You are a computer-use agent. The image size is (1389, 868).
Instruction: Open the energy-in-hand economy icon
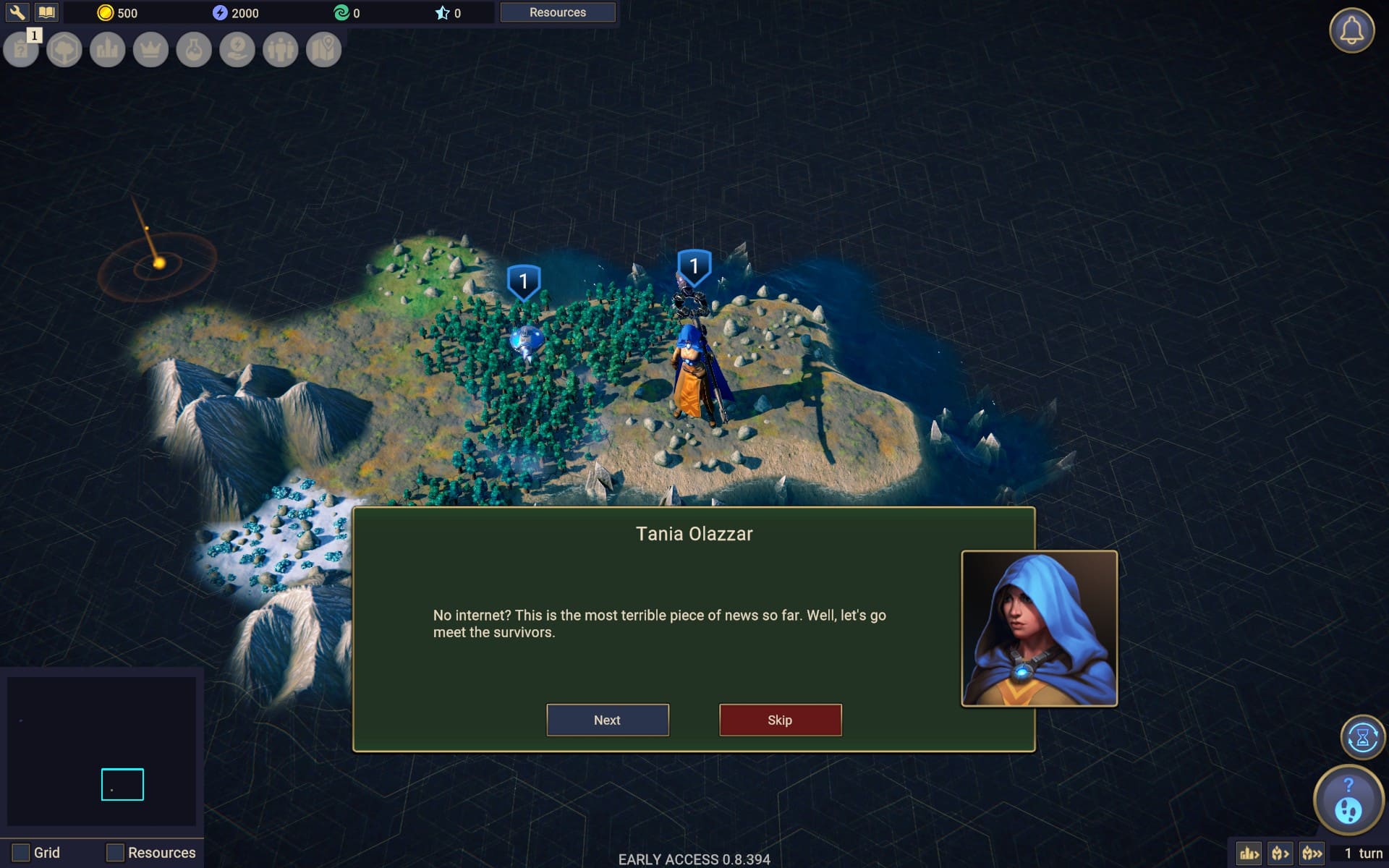coord(237,50)
